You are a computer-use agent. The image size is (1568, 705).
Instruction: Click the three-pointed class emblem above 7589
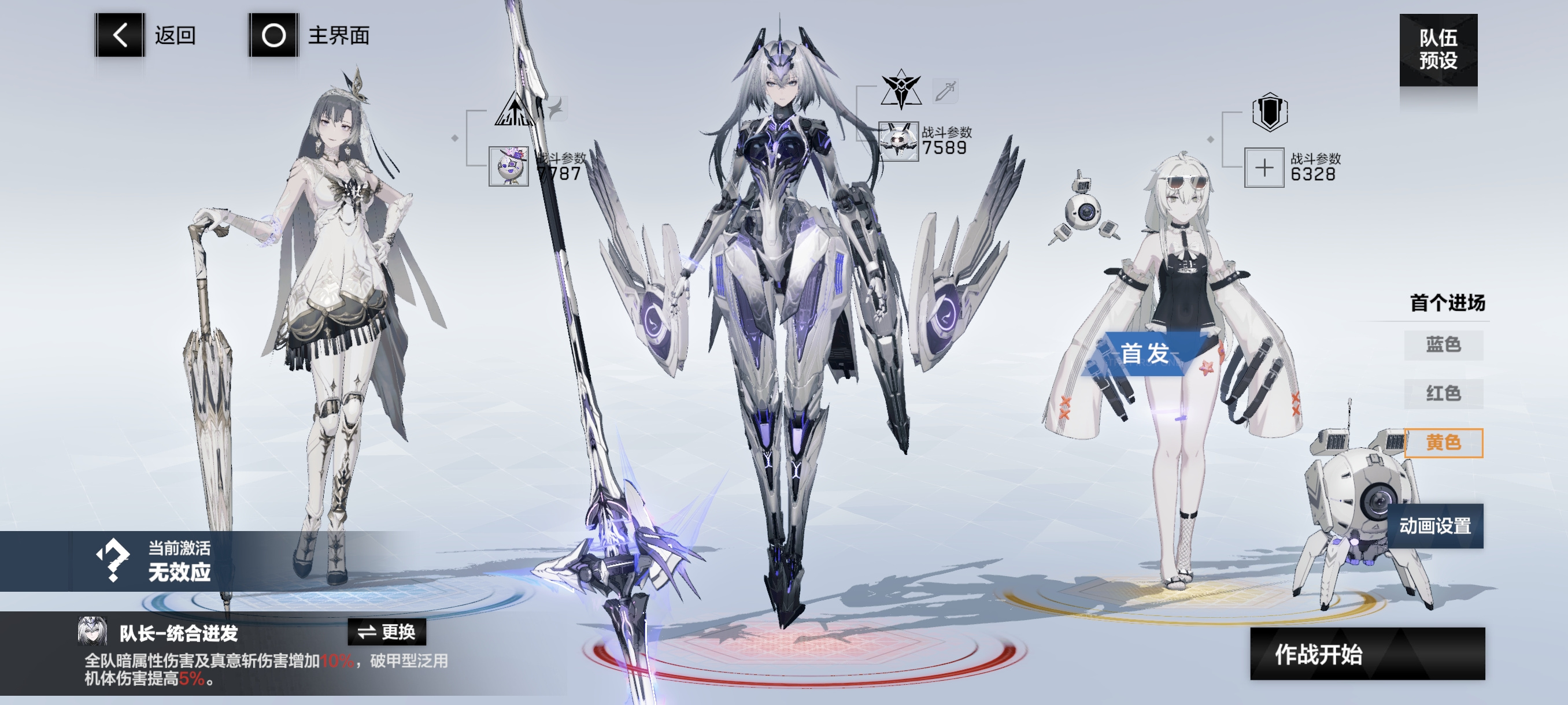click(901, 90)
